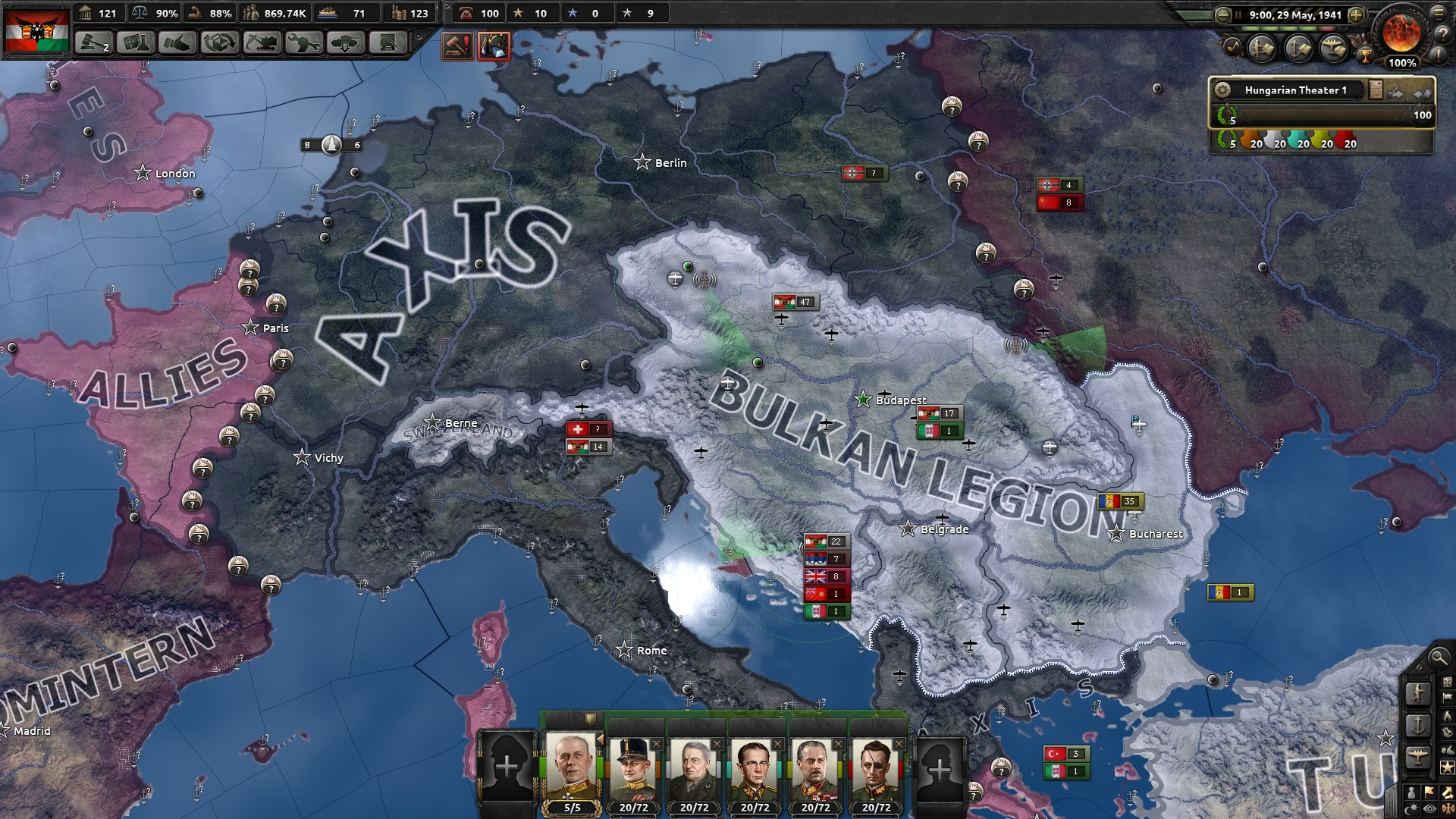The height and width of the screenshot is (819, 1456).
Task: Open Hungarian Theater 1 settings gear
Action: click(1223, 89)
